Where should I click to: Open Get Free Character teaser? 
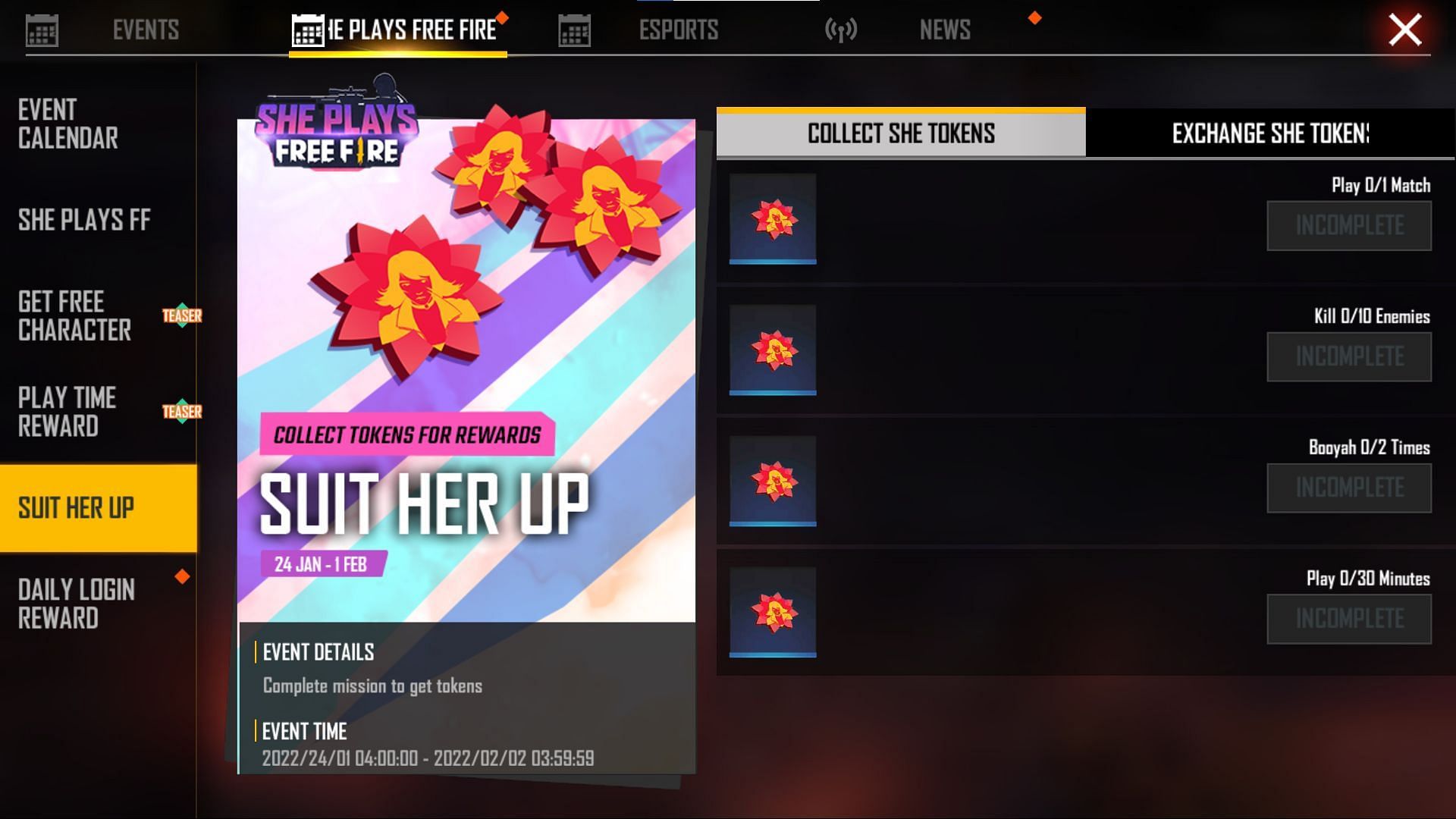tap(75, 315)
